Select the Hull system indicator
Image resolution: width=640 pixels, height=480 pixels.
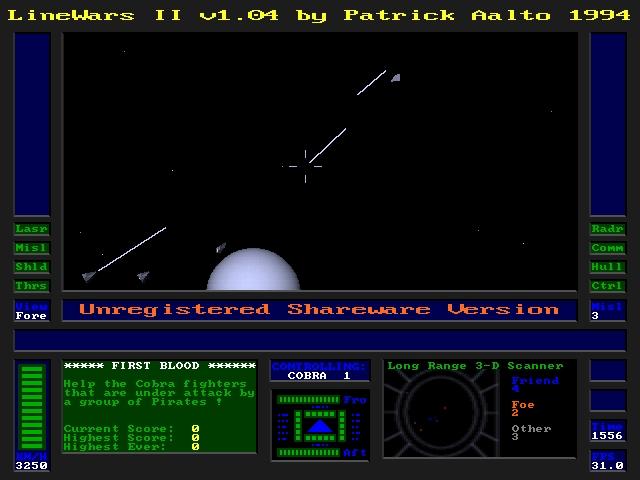(608, 267)
